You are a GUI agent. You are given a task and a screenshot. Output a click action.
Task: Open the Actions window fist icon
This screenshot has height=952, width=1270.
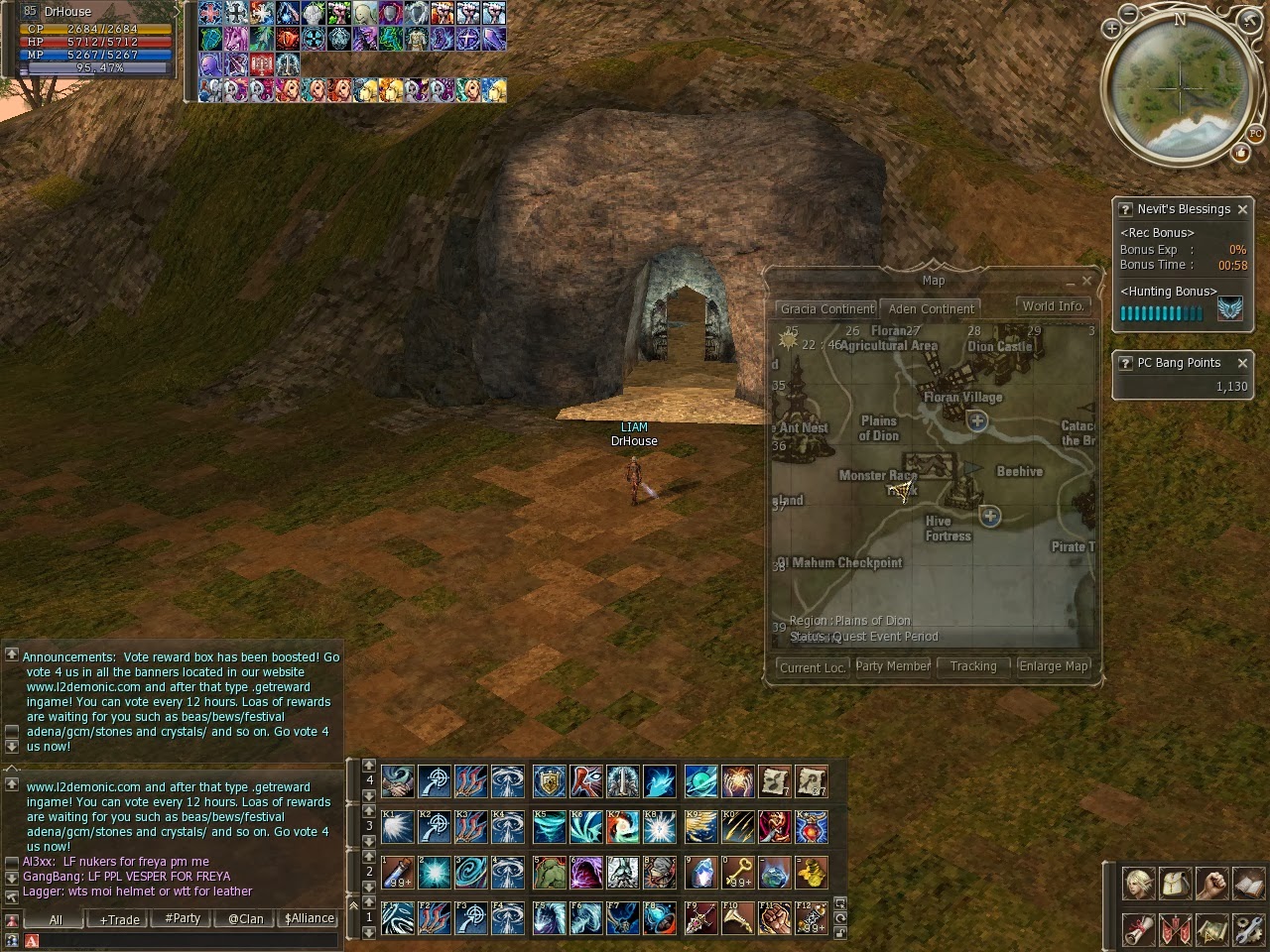click(x=1210, y=883)
